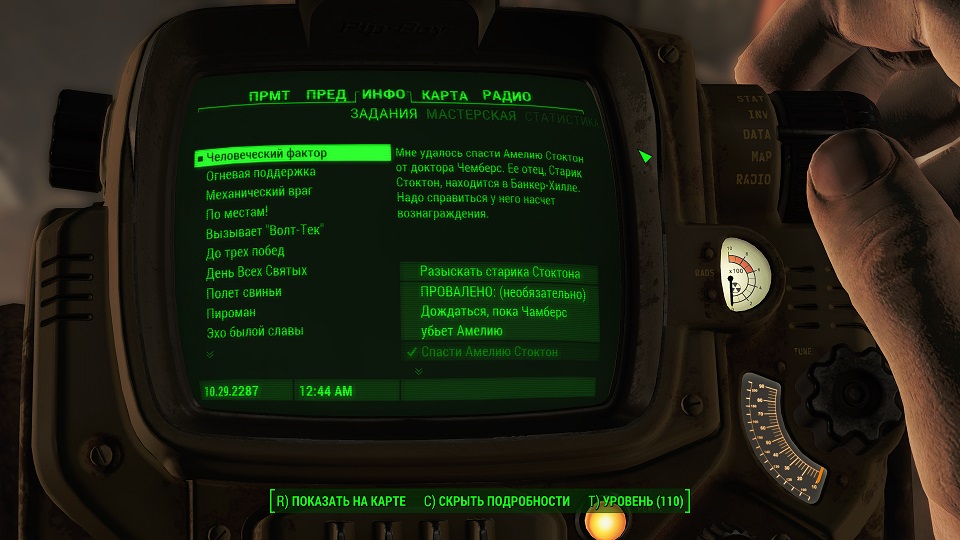Choose the Эхо былой славы quest
Screen dimensions: 960x540
pyautogui.click(x=254, y=331)
